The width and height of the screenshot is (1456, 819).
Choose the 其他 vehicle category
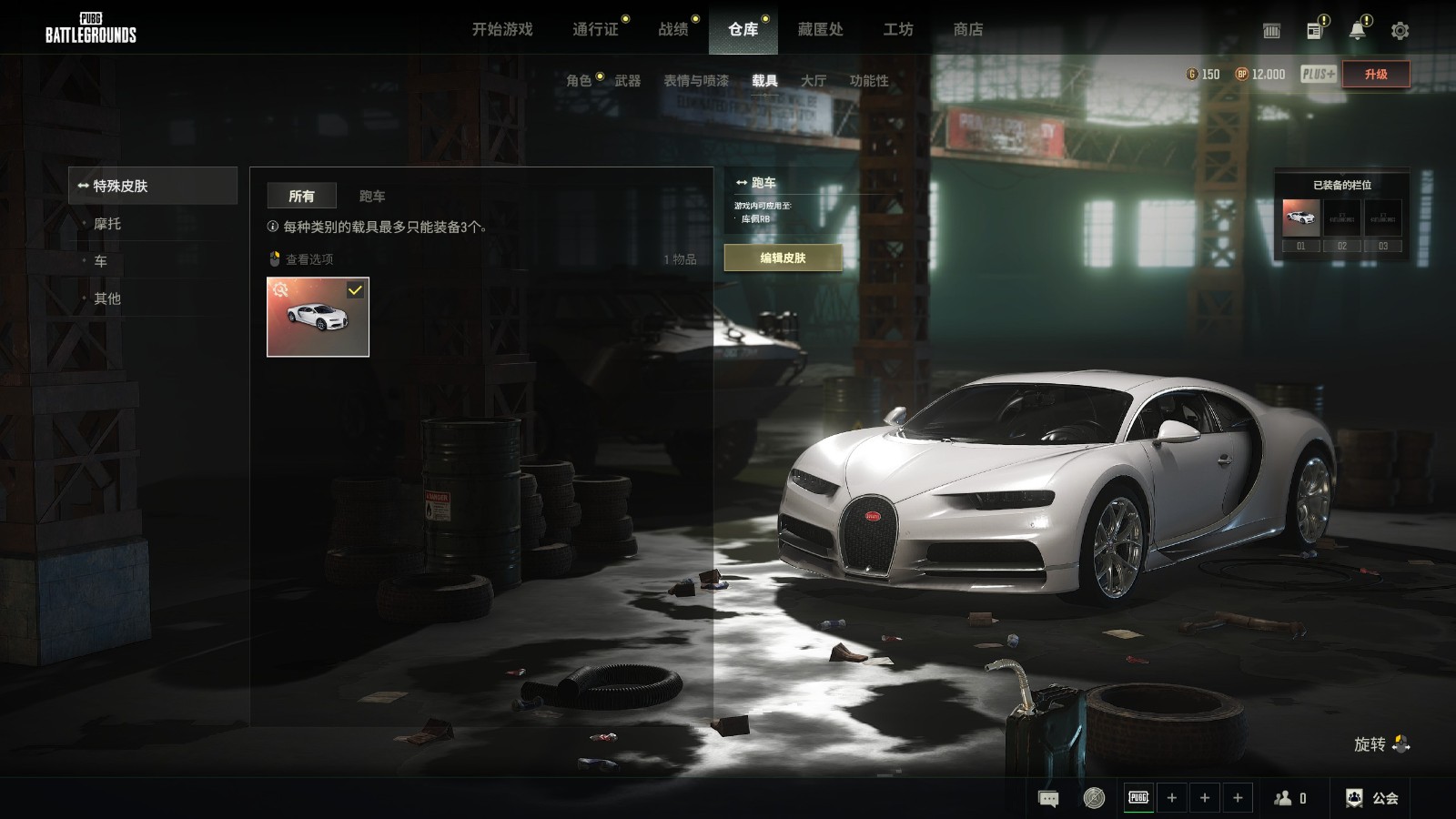107,298
